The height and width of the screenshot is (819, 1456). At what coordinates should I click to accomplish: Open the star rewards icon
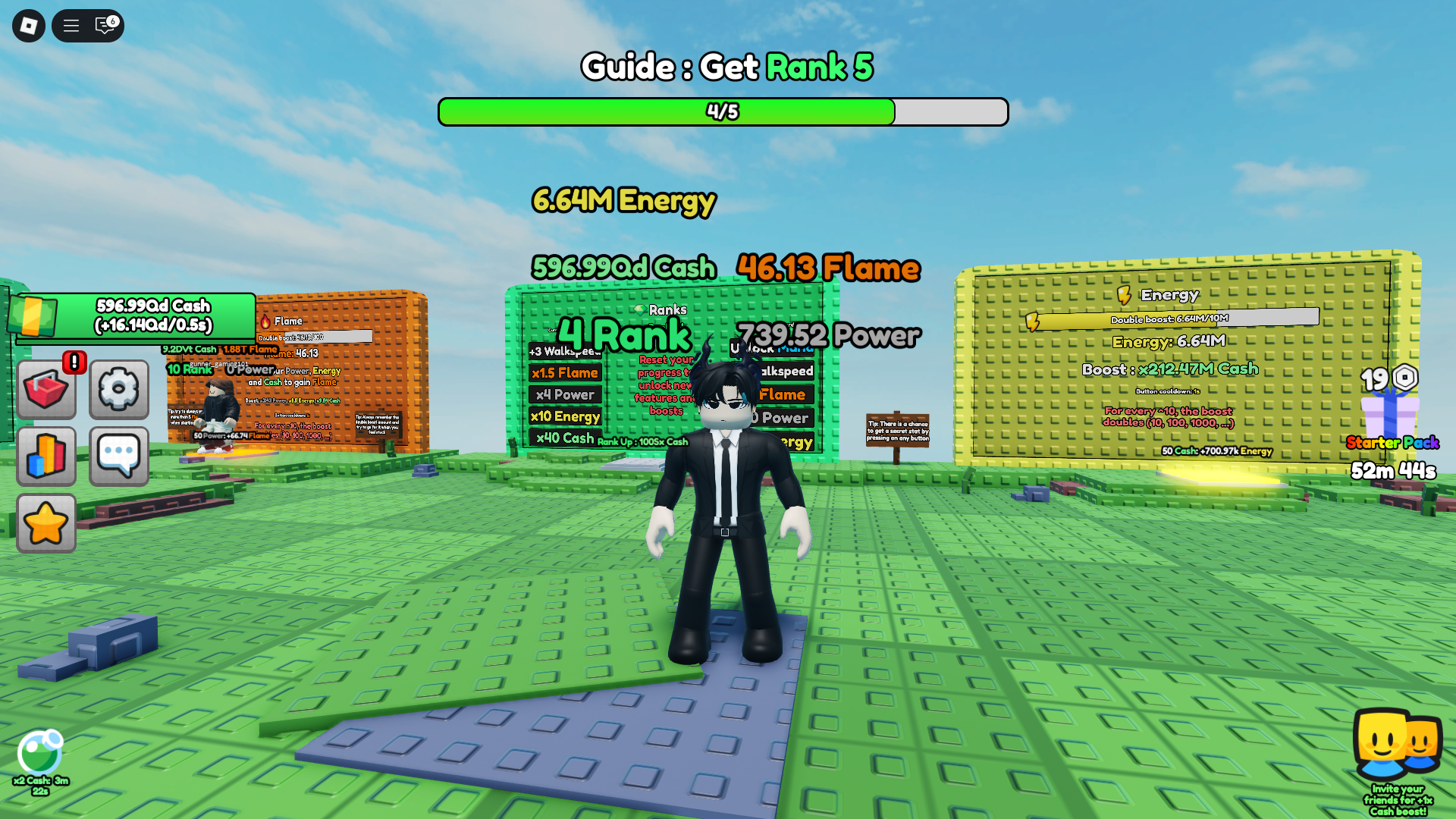click(x=46, y=522)
